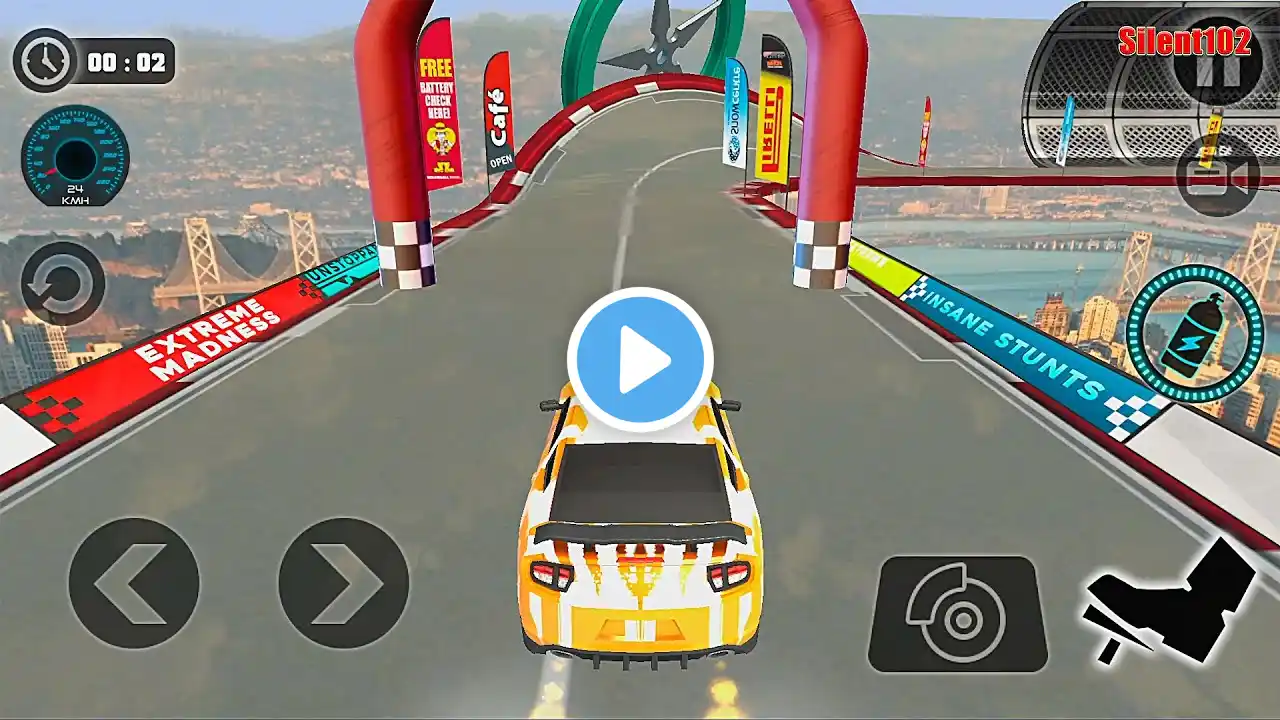Hit the brake disc pedal

pyautogui.click(x=958, y=614)
